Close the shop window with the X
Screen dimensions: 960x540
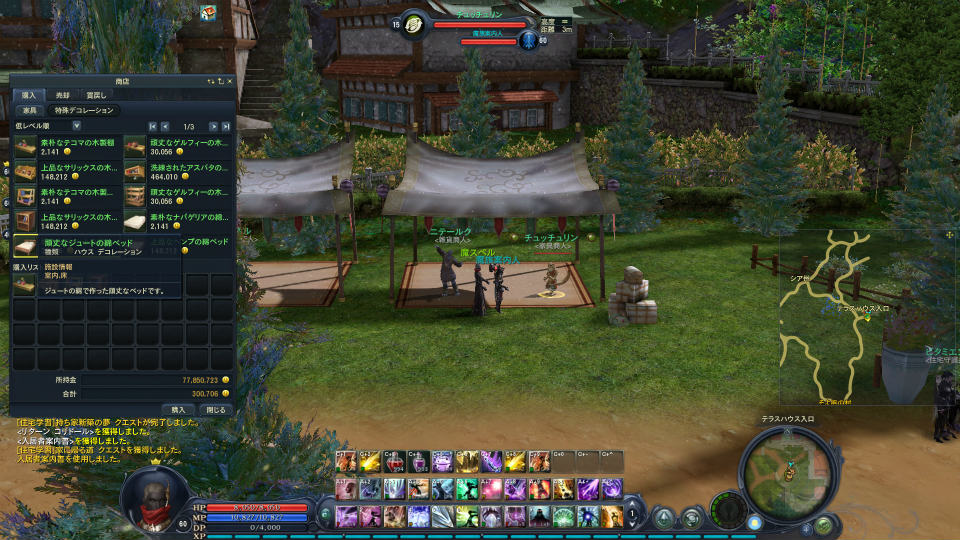pos(229,80)
